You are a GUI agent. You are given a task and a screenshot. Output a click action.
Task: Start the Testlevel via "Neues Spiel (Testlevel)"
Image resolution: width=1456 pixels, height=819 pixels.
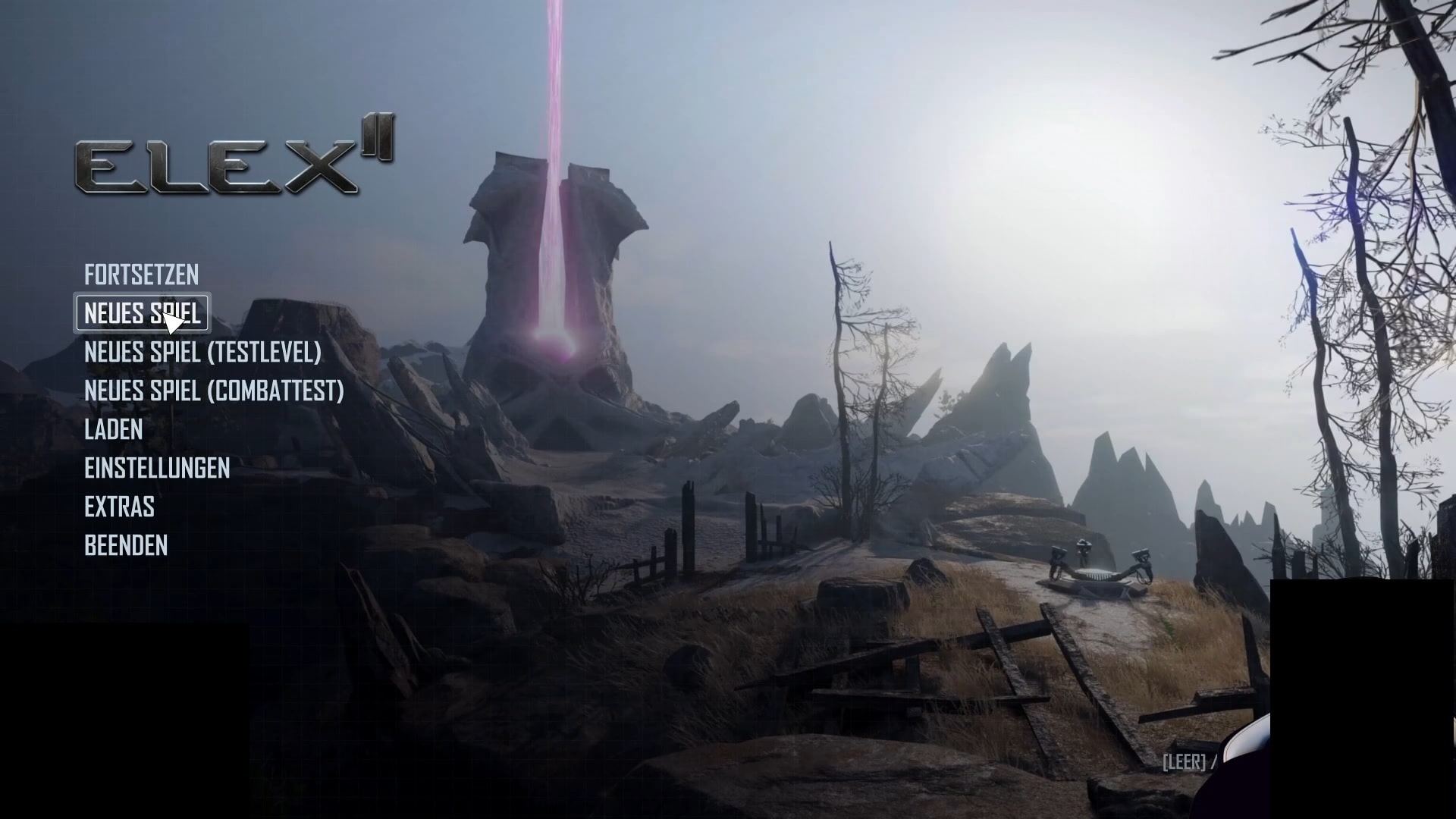click(x=202, y=353)
